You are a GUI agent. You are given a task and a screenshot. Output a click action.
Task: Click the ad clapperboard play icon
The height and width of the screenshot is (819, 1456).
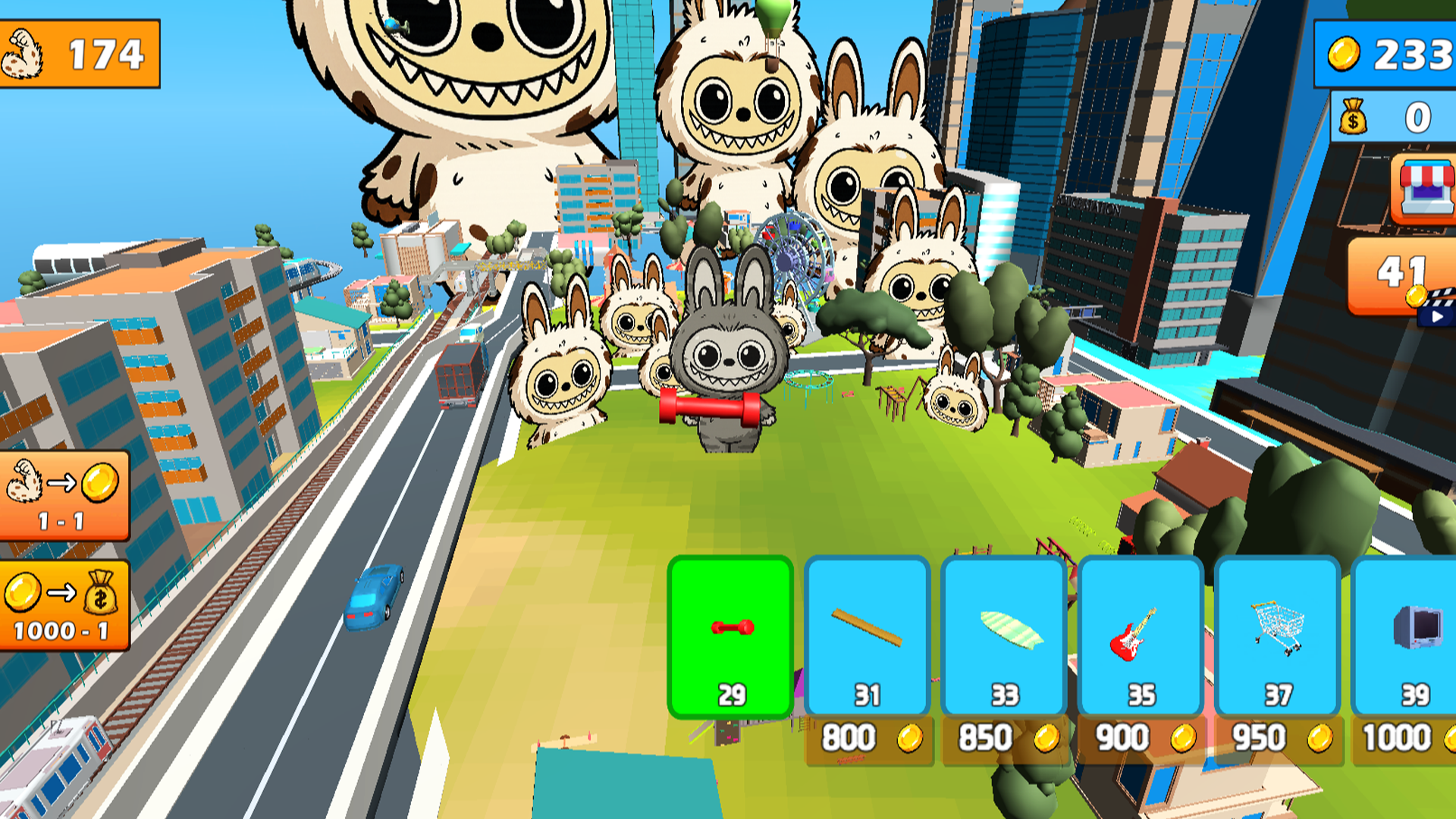click(1435, 318)
